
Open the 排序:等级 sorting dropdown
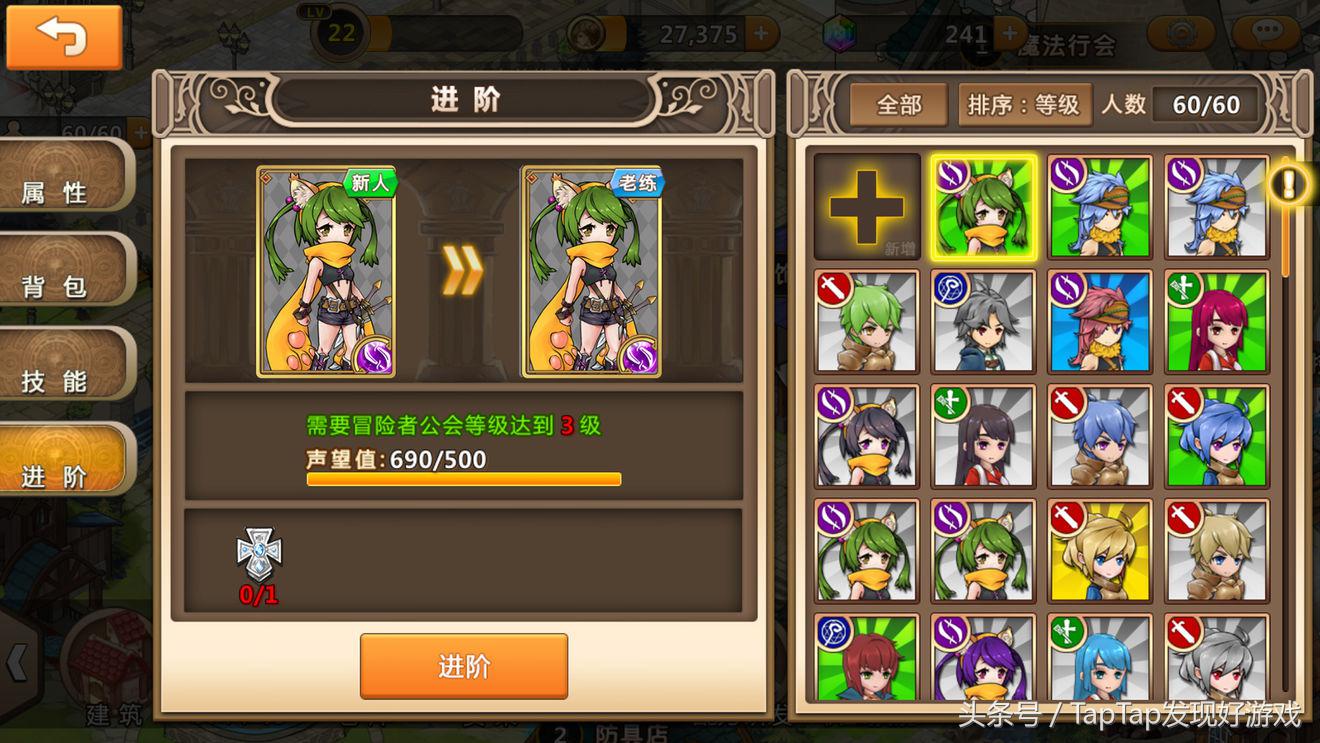coord(1023,103)
